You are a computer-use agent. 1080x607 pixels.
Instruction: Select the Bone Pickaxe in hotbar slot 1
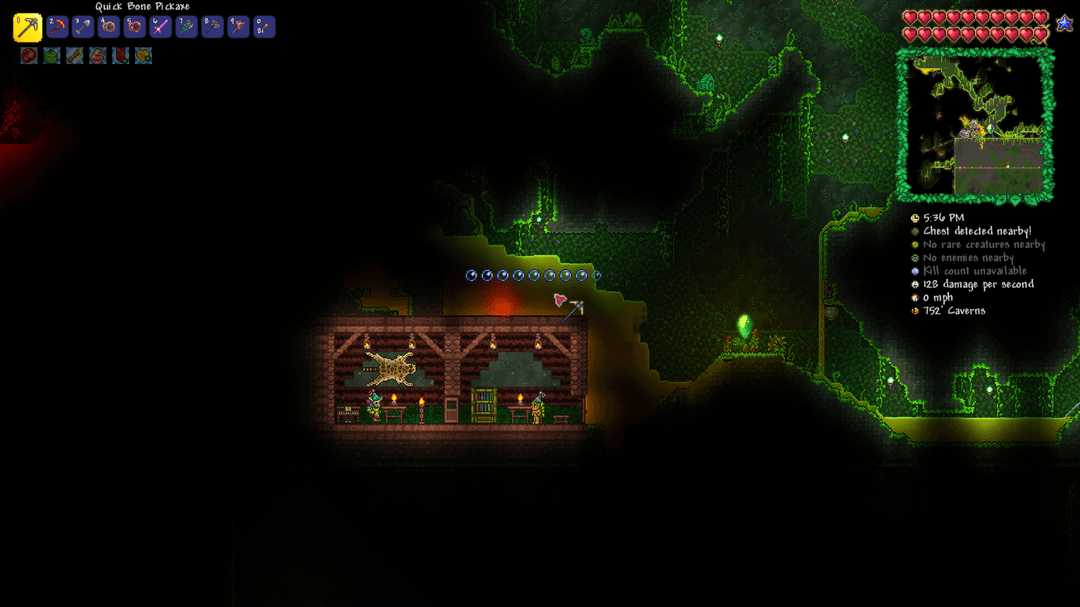(x=27, y=27)
